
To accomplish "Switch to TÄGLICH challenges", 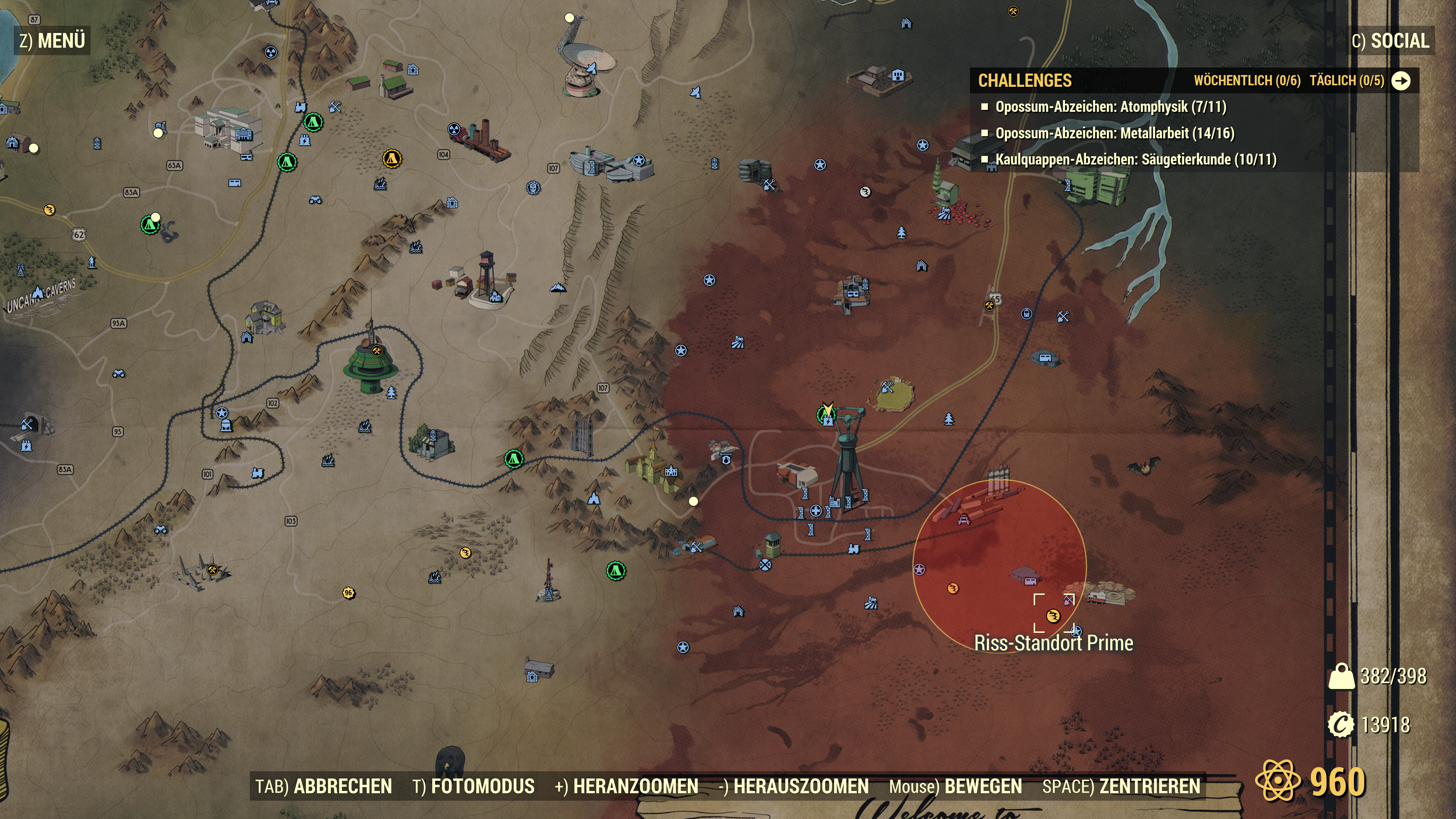I will coord(1347,81).
